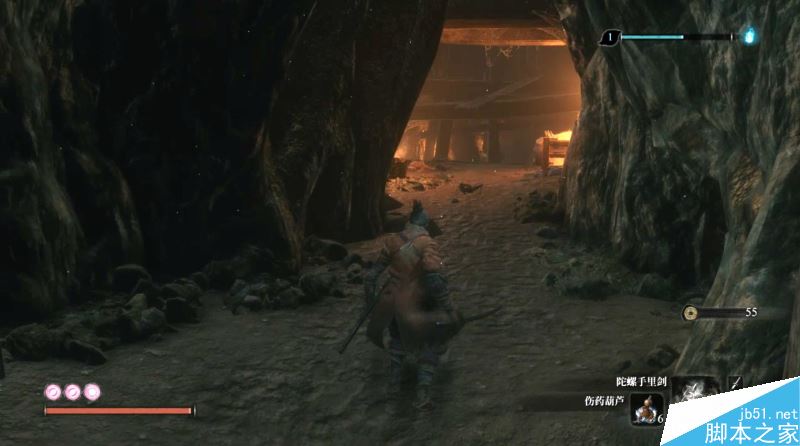Select the Healing Gourd item slot

pyautogui.click(x=647, y=409)
